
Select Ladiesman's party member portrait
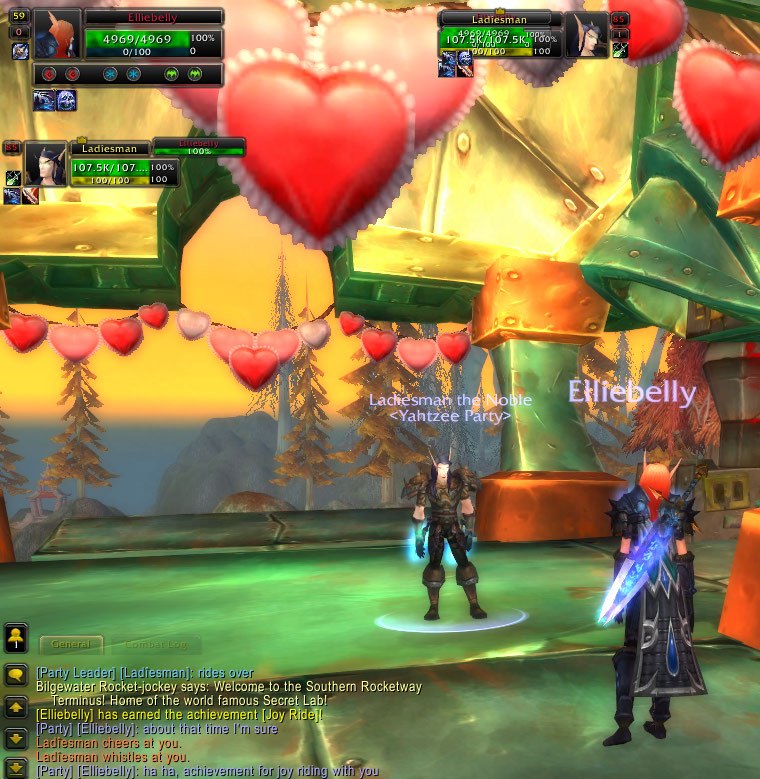tap(46, 163)
